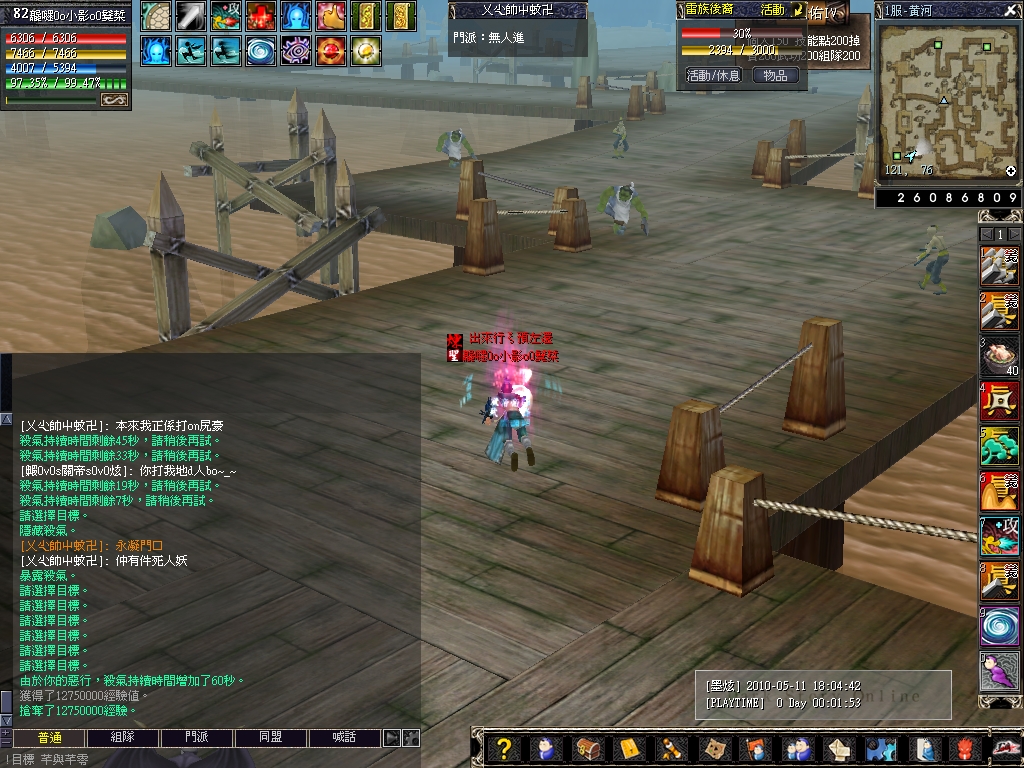Click the blue gears settings icon
1024x768 pixels.
click(x=879, y=748)
